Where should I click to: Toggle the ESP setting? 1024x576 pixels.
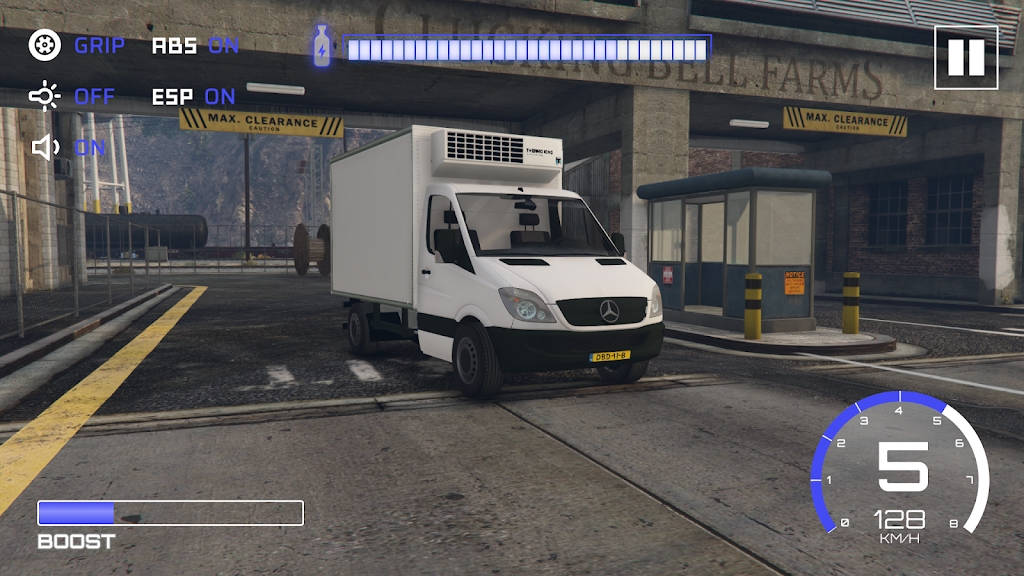click(194, 97)
